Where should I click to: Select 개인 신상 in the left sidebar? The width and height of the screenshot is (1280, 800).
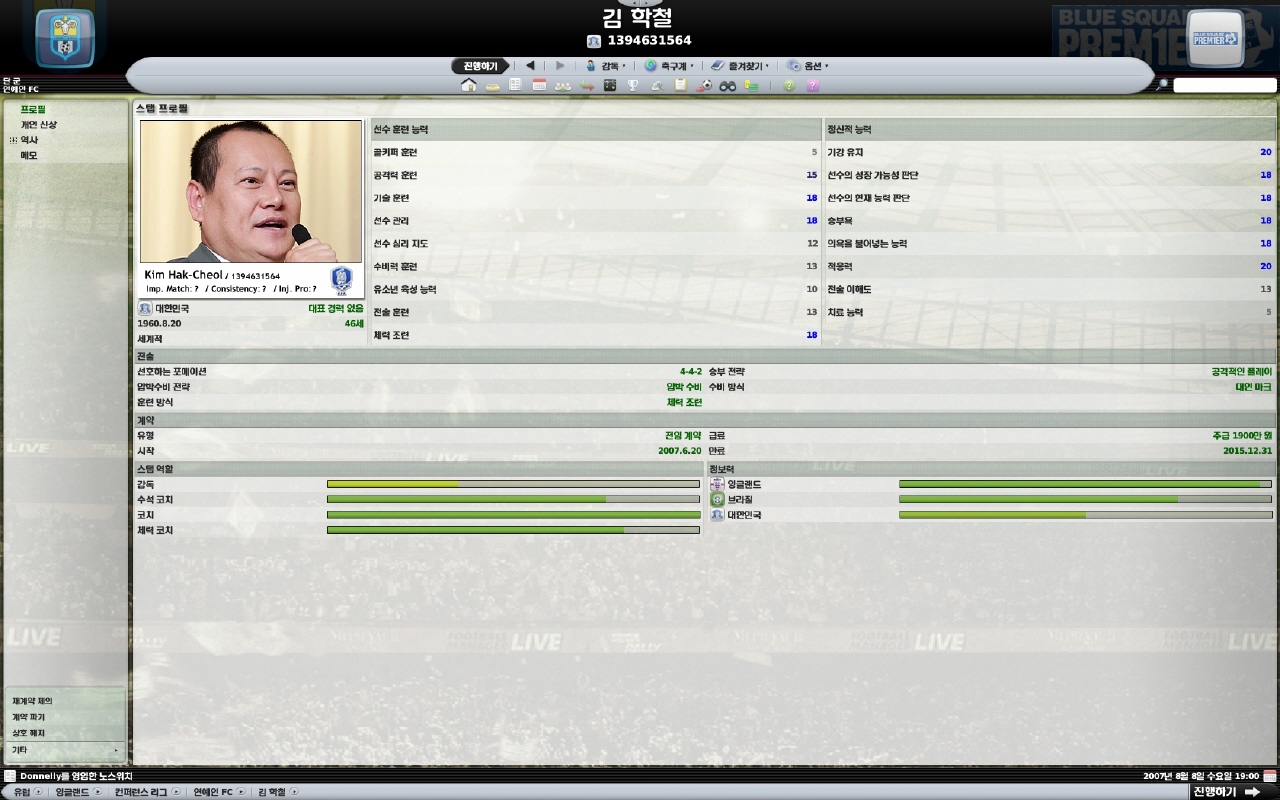[39, 125]
